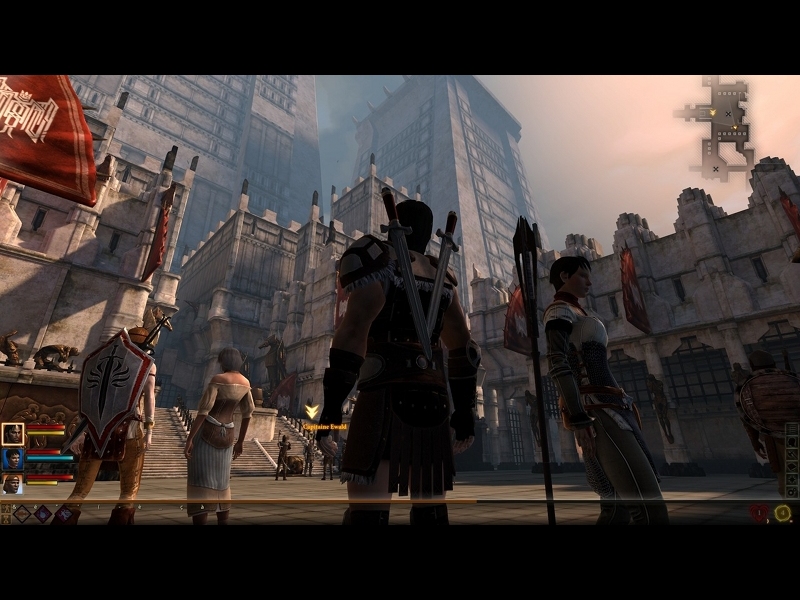
Task: Open the character head silhouette menu
Action: pos(792,443)
